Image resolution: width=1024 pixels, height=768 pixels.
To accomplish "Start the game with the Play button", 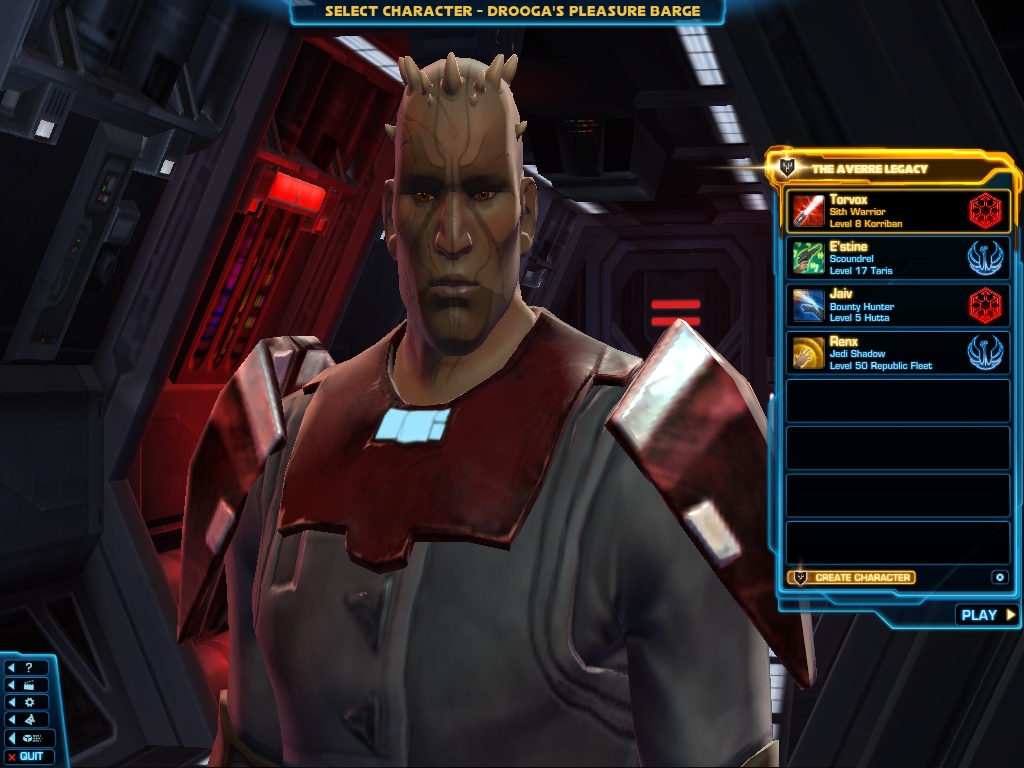I will pos(987,615).
